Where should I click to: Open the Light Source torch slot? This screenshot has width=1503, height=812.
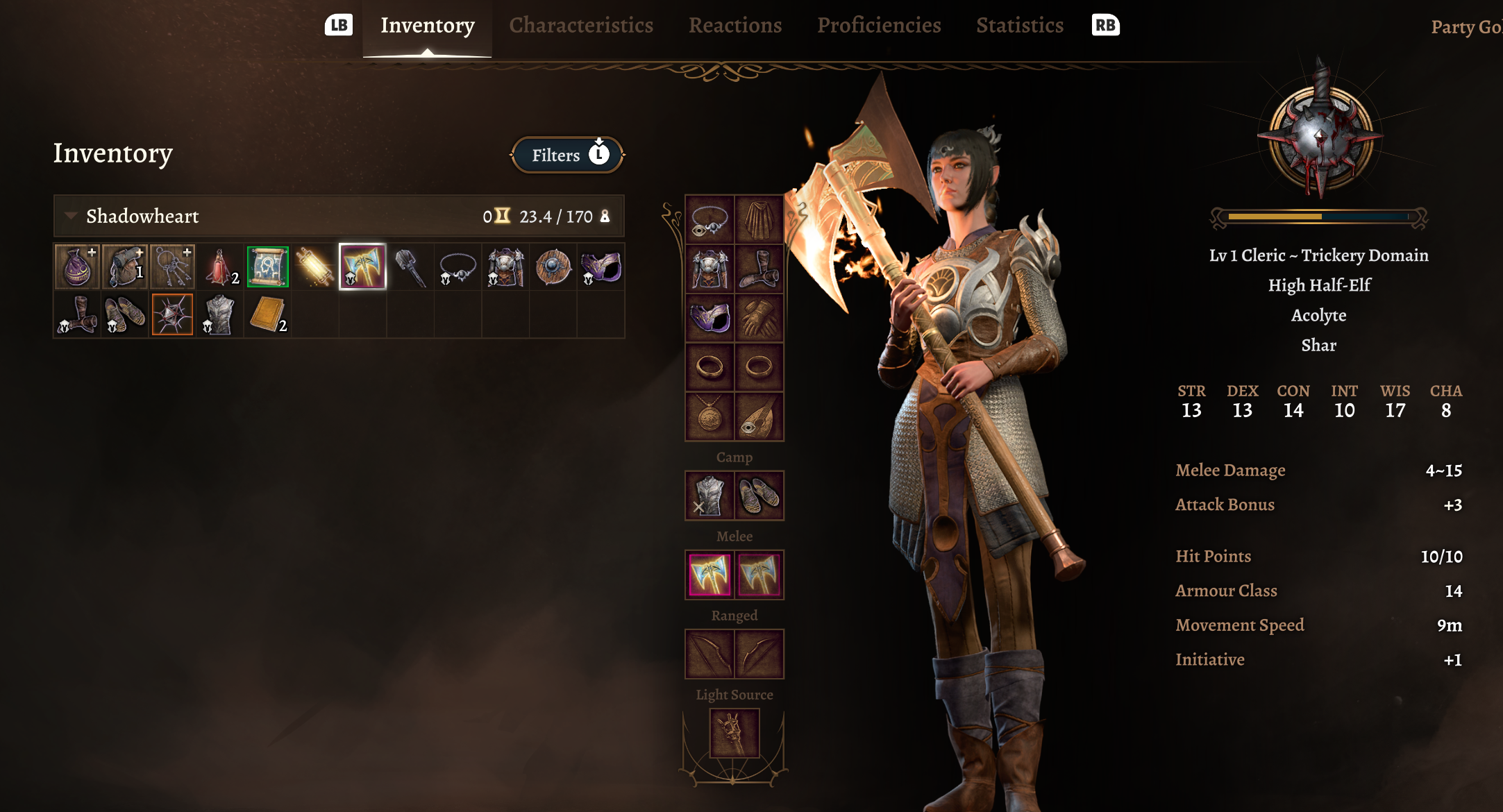click(x=734, y=733)
